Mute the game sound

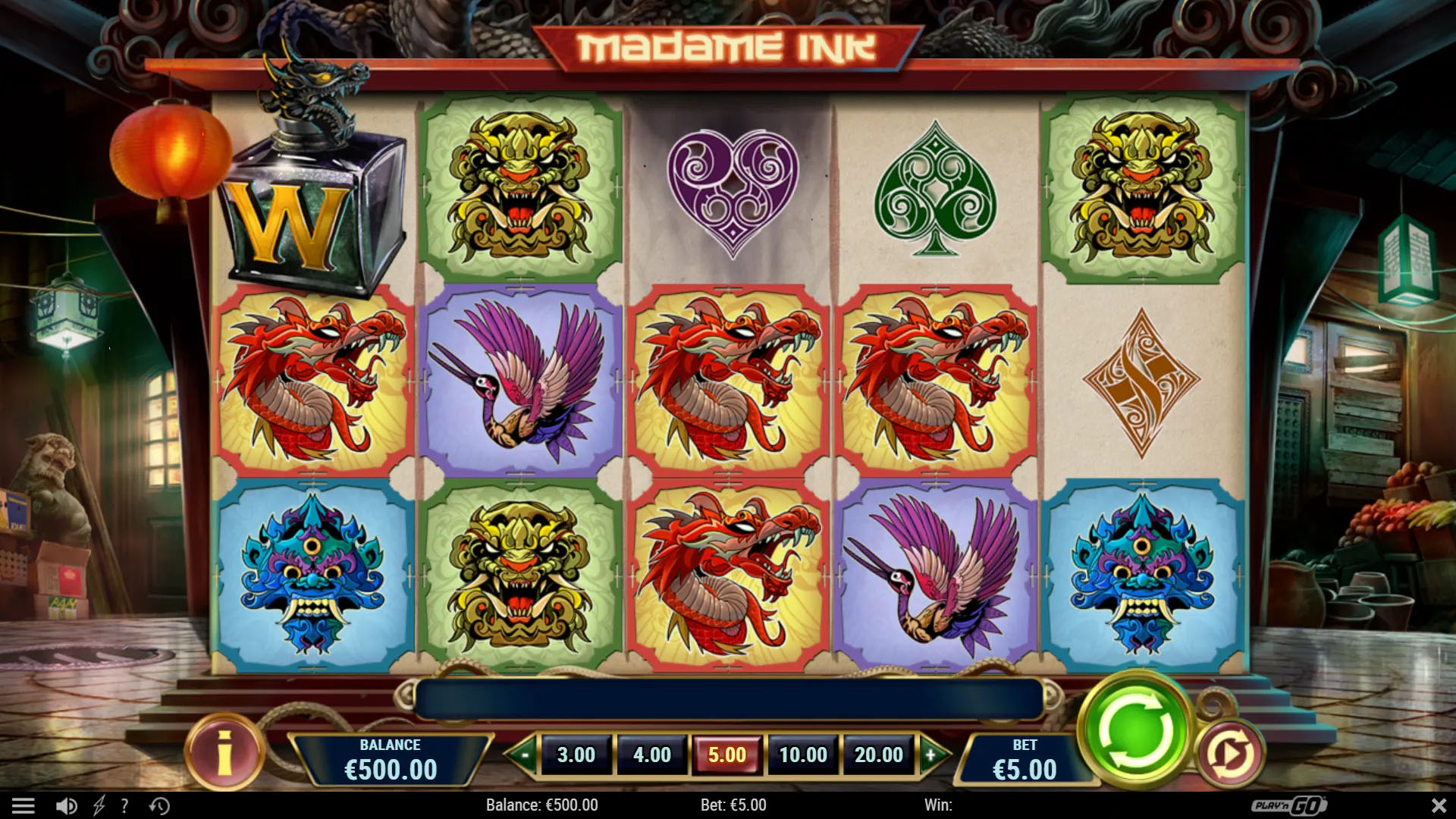point(64,805)
